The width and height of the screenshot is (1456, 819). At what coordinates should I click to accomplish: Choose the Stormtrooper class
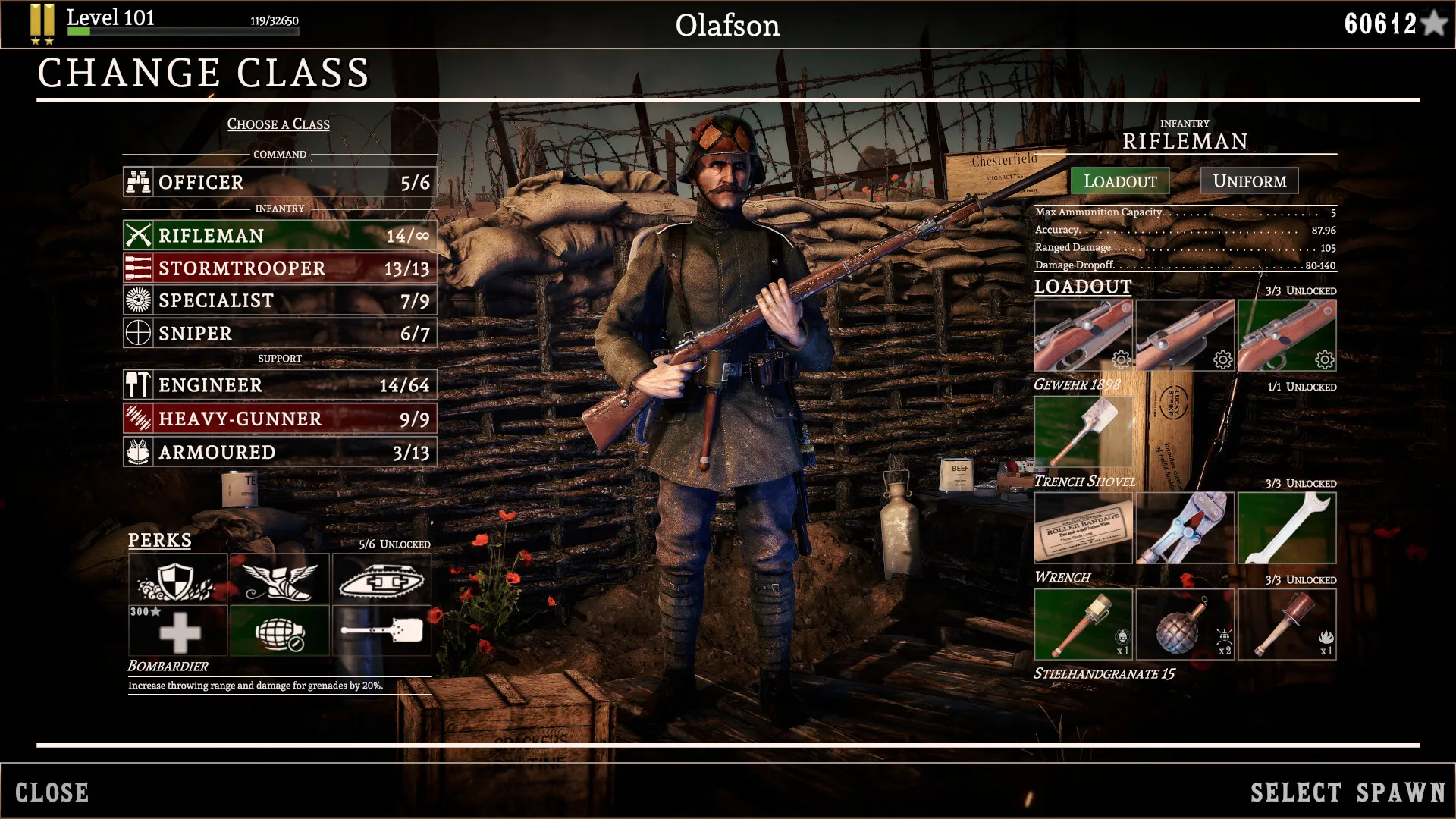[x=280, y=268]
